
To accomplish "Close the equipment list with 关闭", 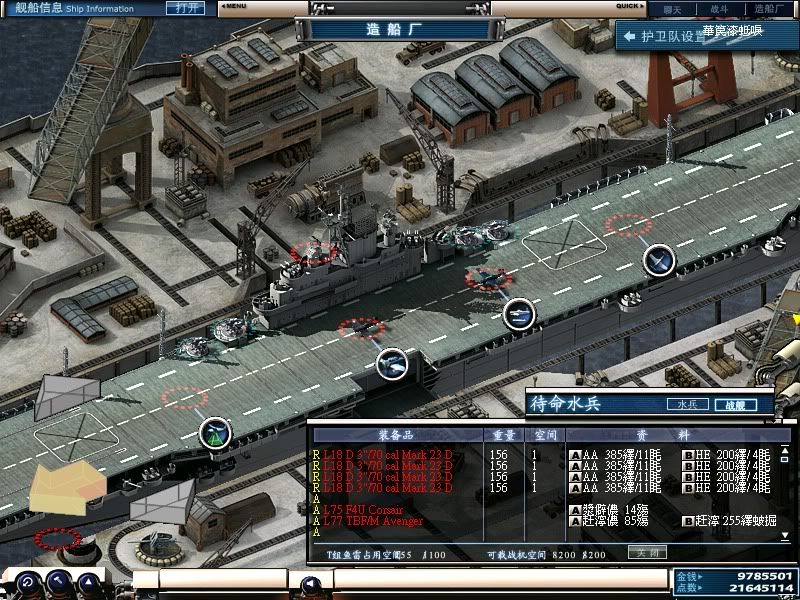I will click(647, 552).
